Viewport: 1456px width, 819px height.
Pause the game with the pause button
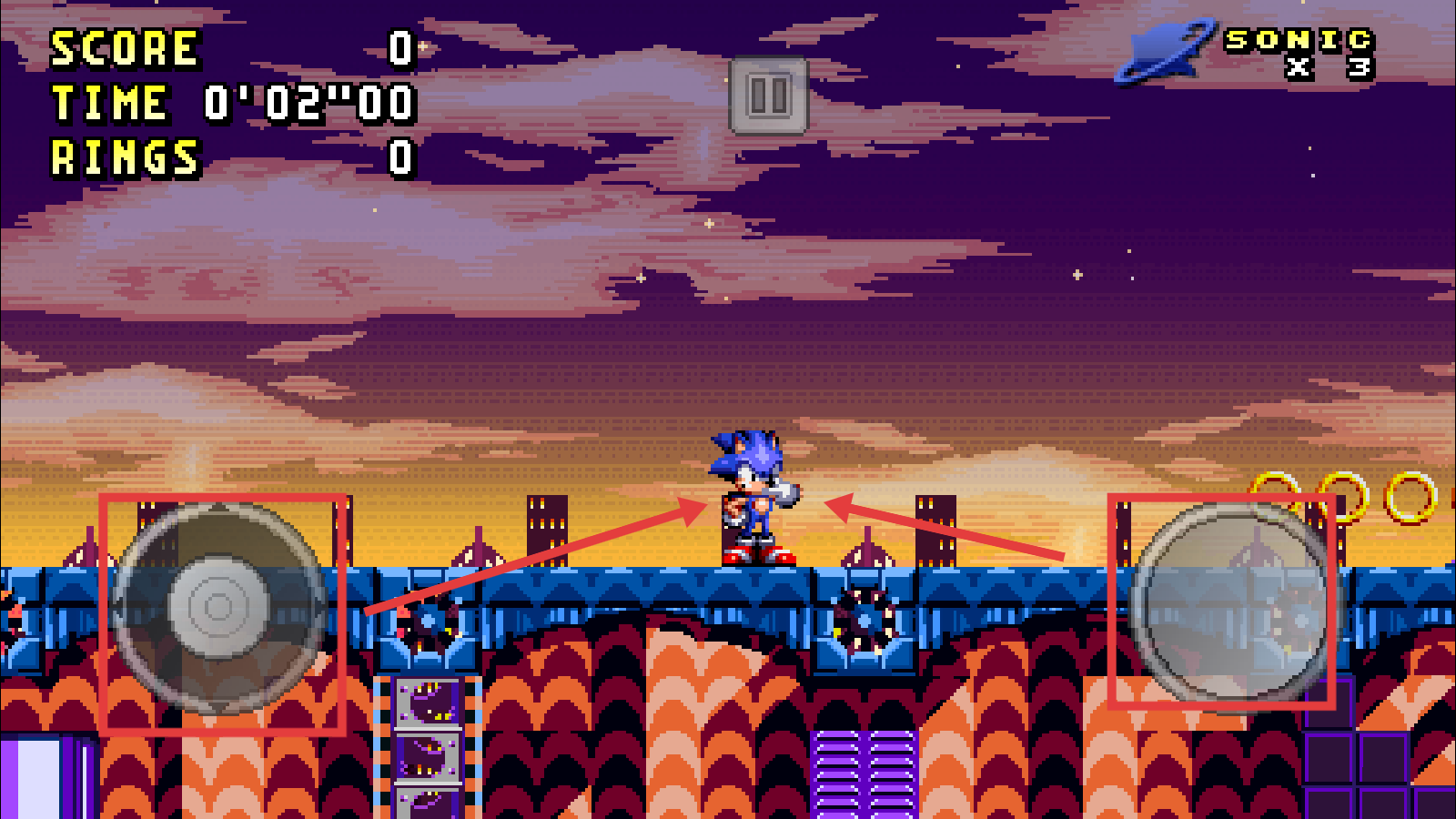pyautogui.click(x=768, y=96)
